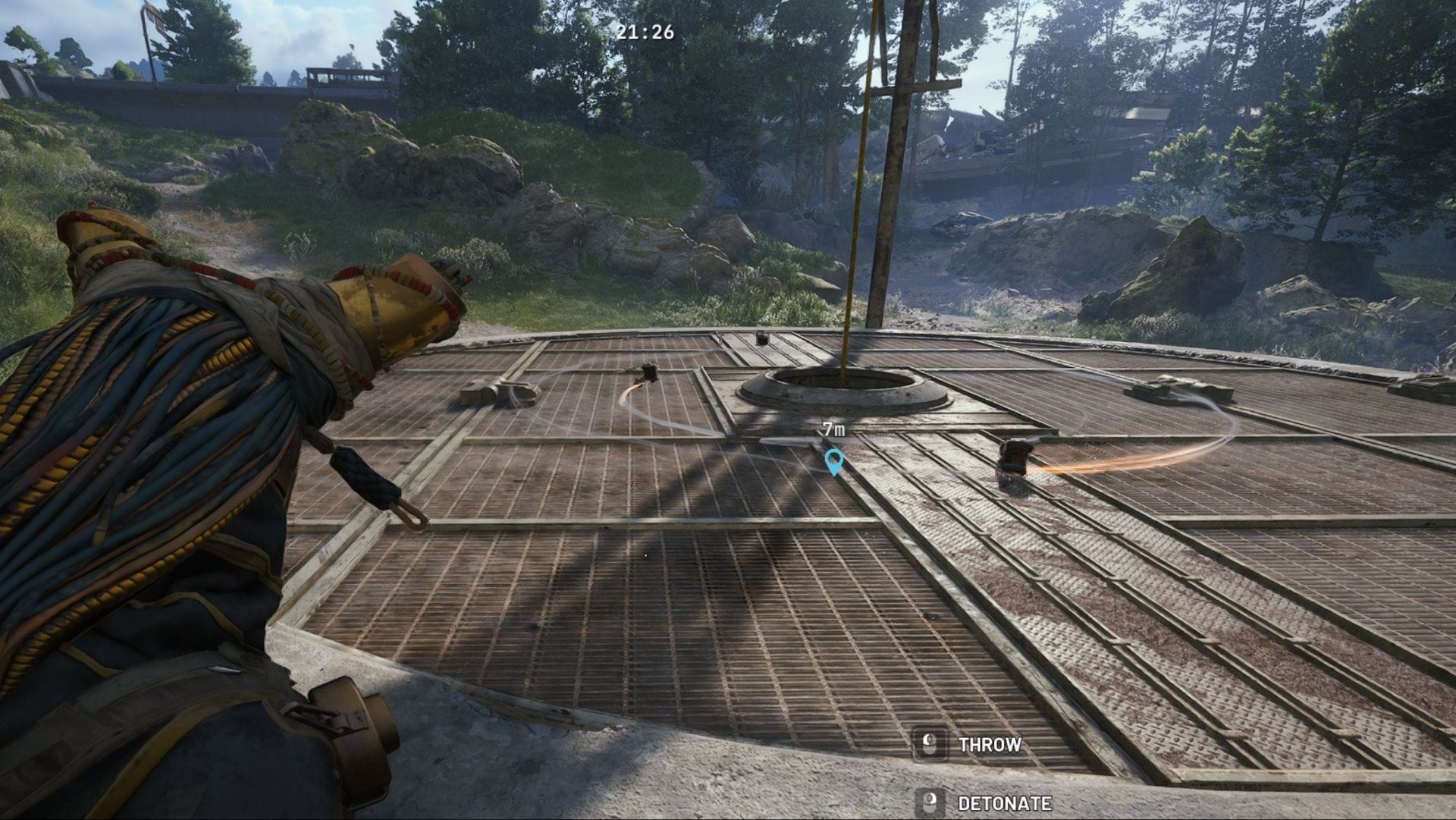Click the right mouse button icon beside DETONATE
Image resolution: width=1456 pixels, height=820 pixels.
click(x=931, y=800)
